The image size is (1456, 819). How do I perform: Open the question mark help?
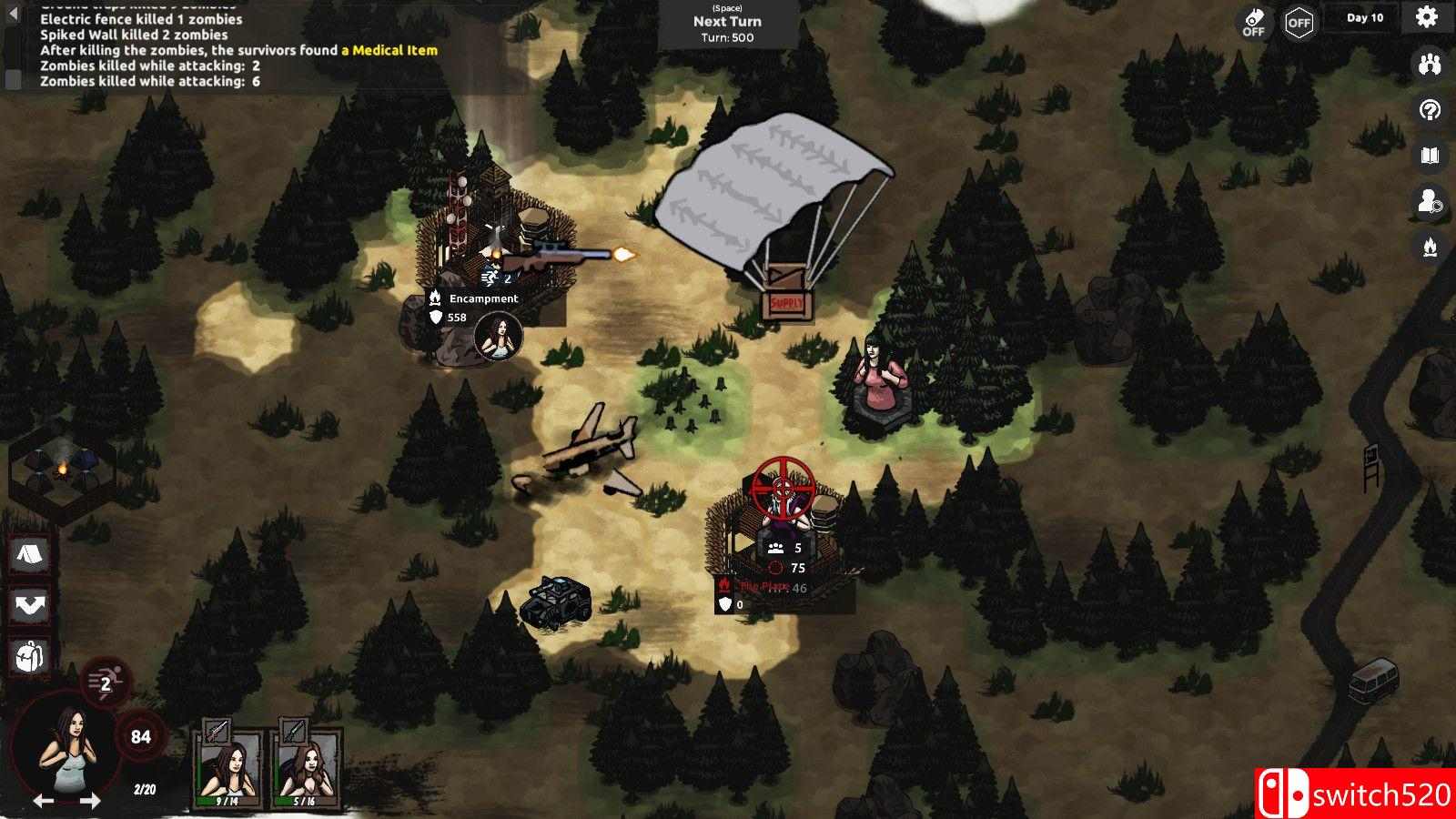[1430, 110]
